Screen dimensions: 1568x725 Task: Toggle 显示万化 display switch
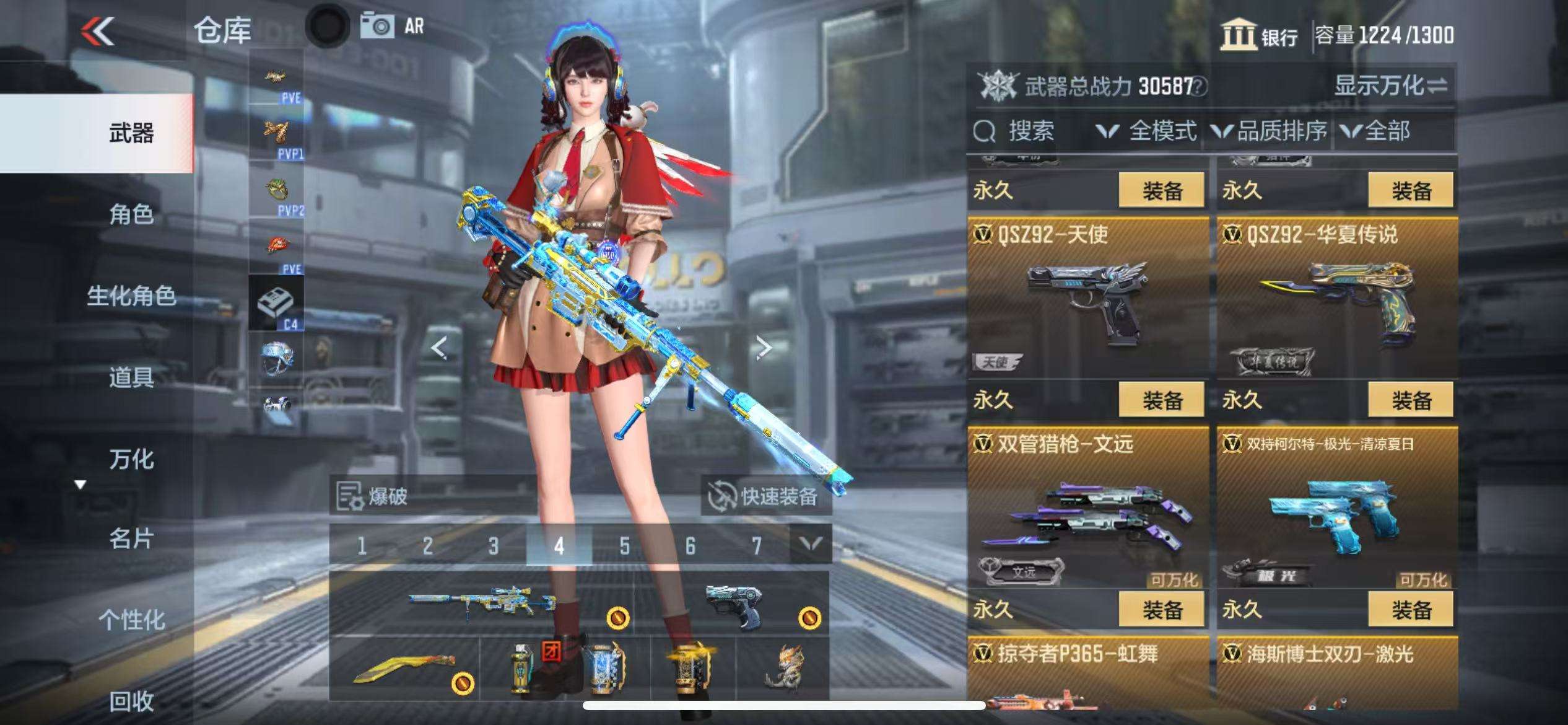[1390, 86]
